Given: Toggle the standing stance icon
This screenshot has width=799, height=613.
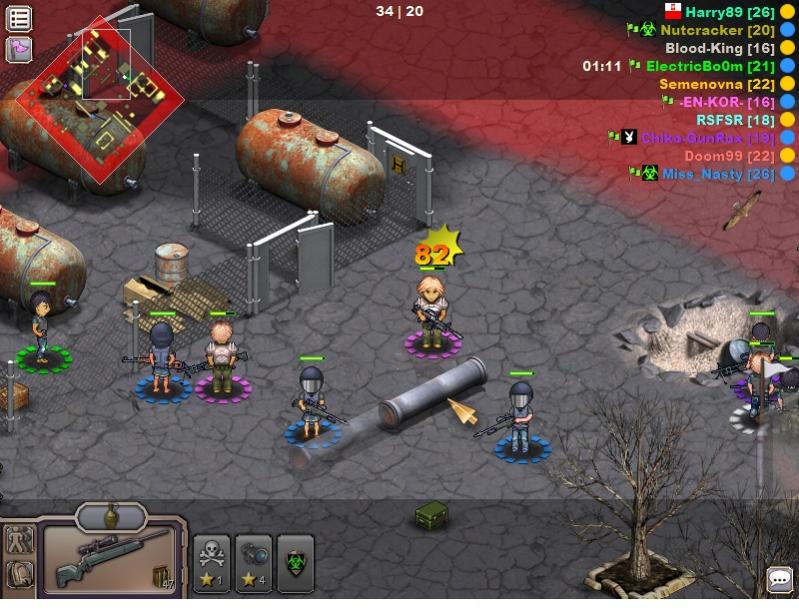Looking at the screenshot, I should [20, 541].
